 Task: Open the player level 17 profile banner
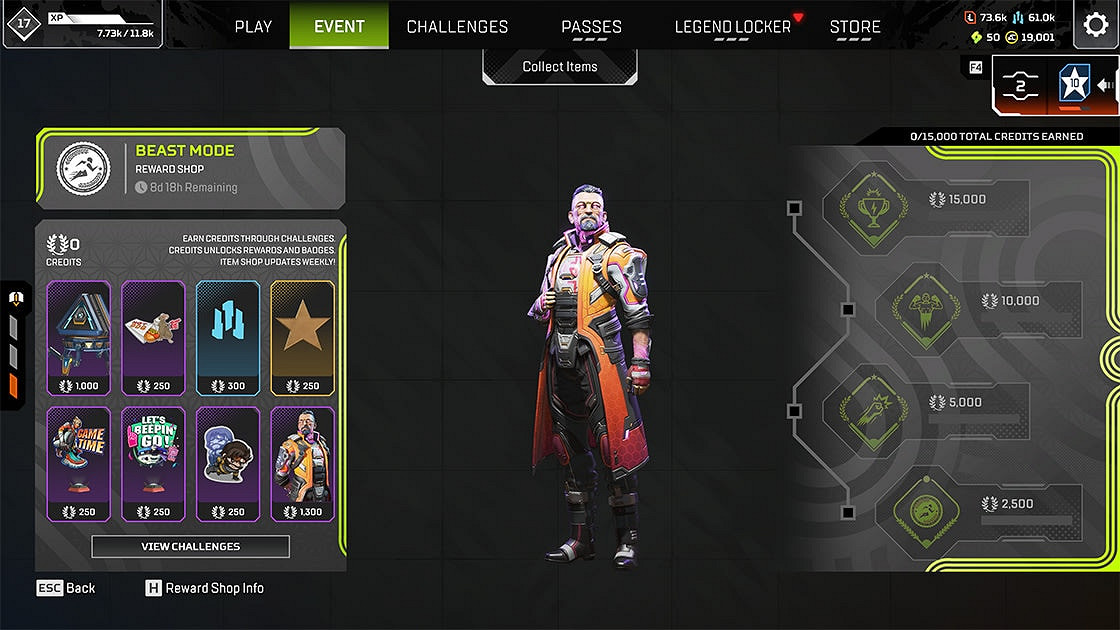point(80,25)
